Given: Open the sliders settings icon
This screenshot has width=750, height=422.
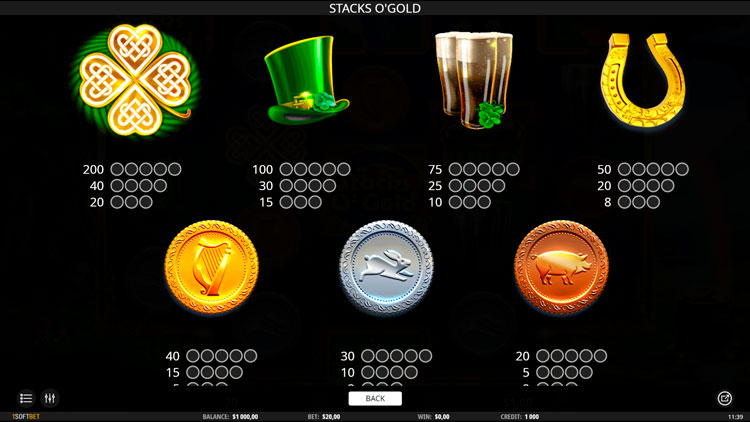Looking at the screenshot, I should [x=50, y=398].
